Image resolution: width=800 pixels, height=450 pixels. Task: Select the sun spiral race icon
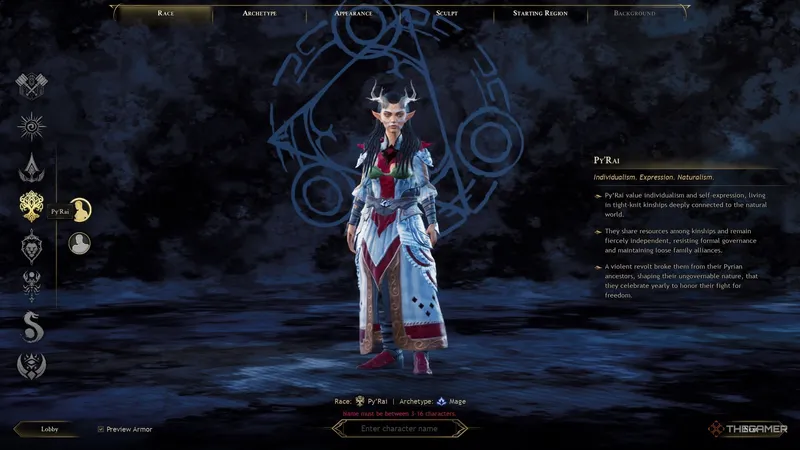(32, 126)
